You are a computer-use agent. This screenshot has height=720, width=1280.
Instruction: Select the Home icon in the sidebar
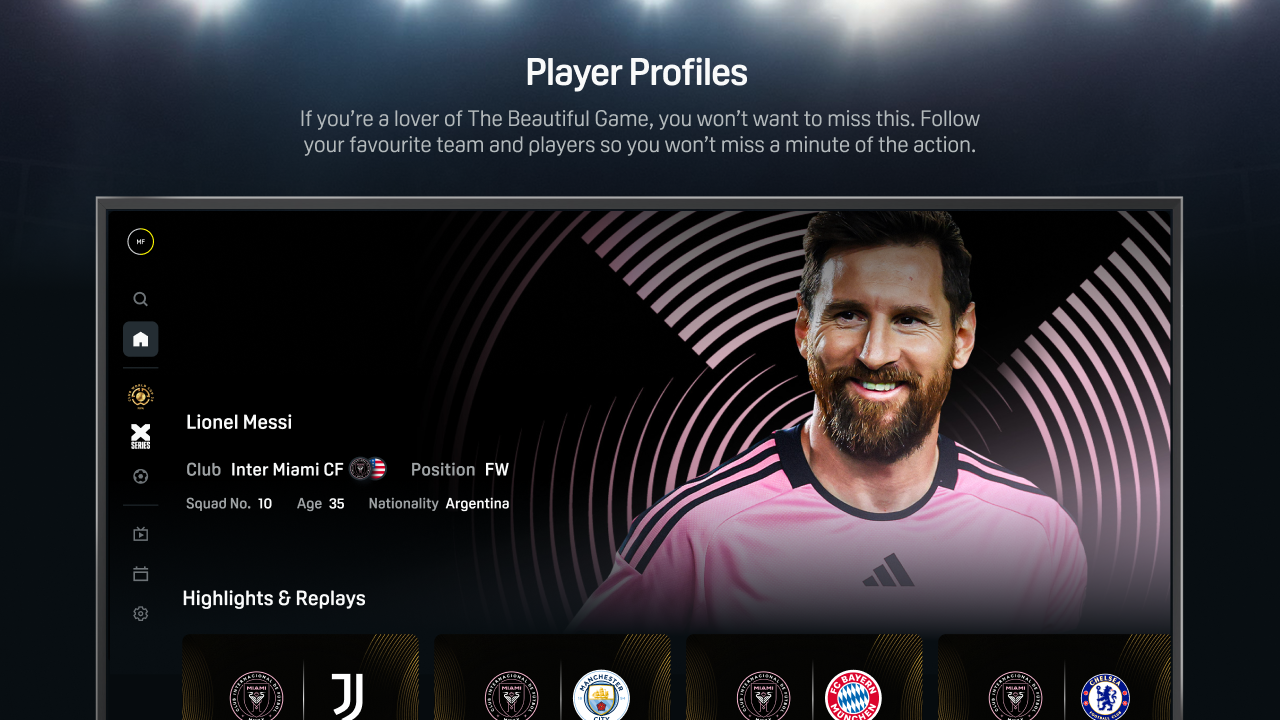coord(140,338)
